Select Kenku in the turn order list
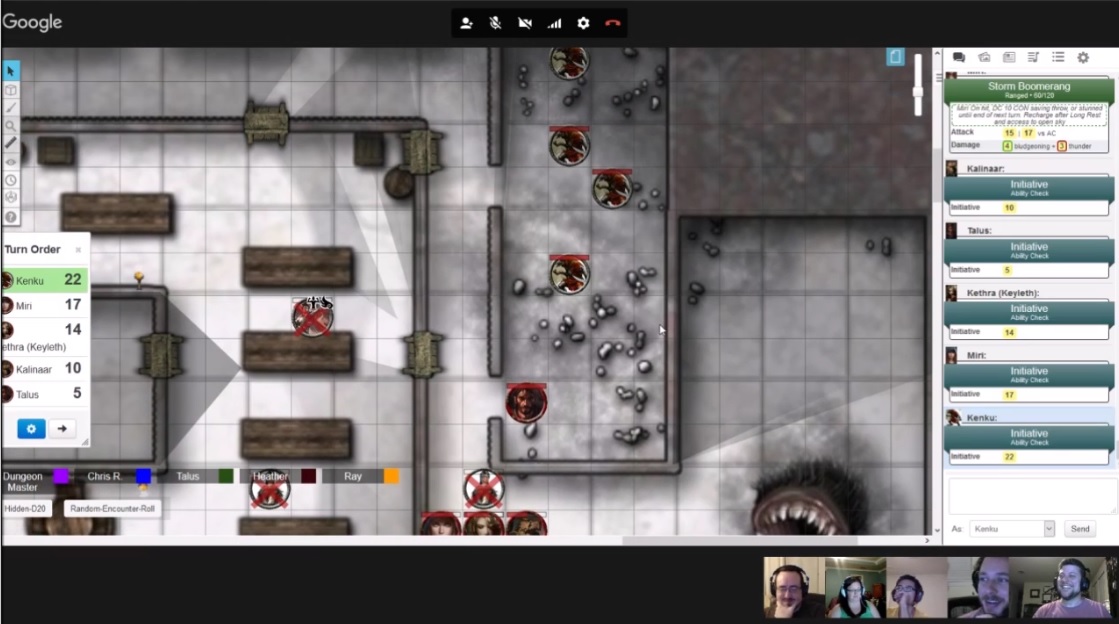The width and height of the screenshot is (1119, 624). coord(45,281)
